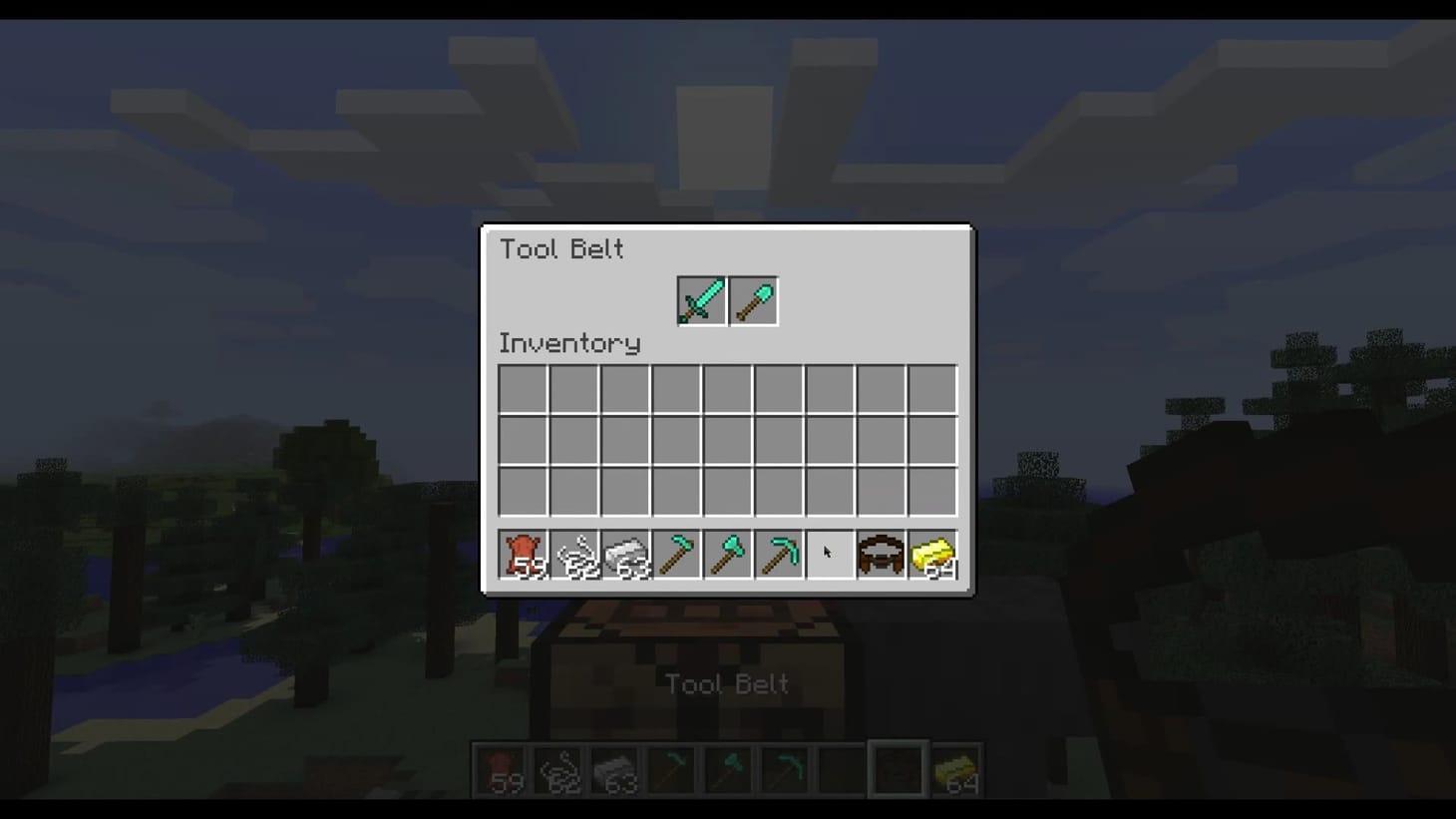
Task: Click the stack of leather in the hotbar
Action: pos(523,553)
